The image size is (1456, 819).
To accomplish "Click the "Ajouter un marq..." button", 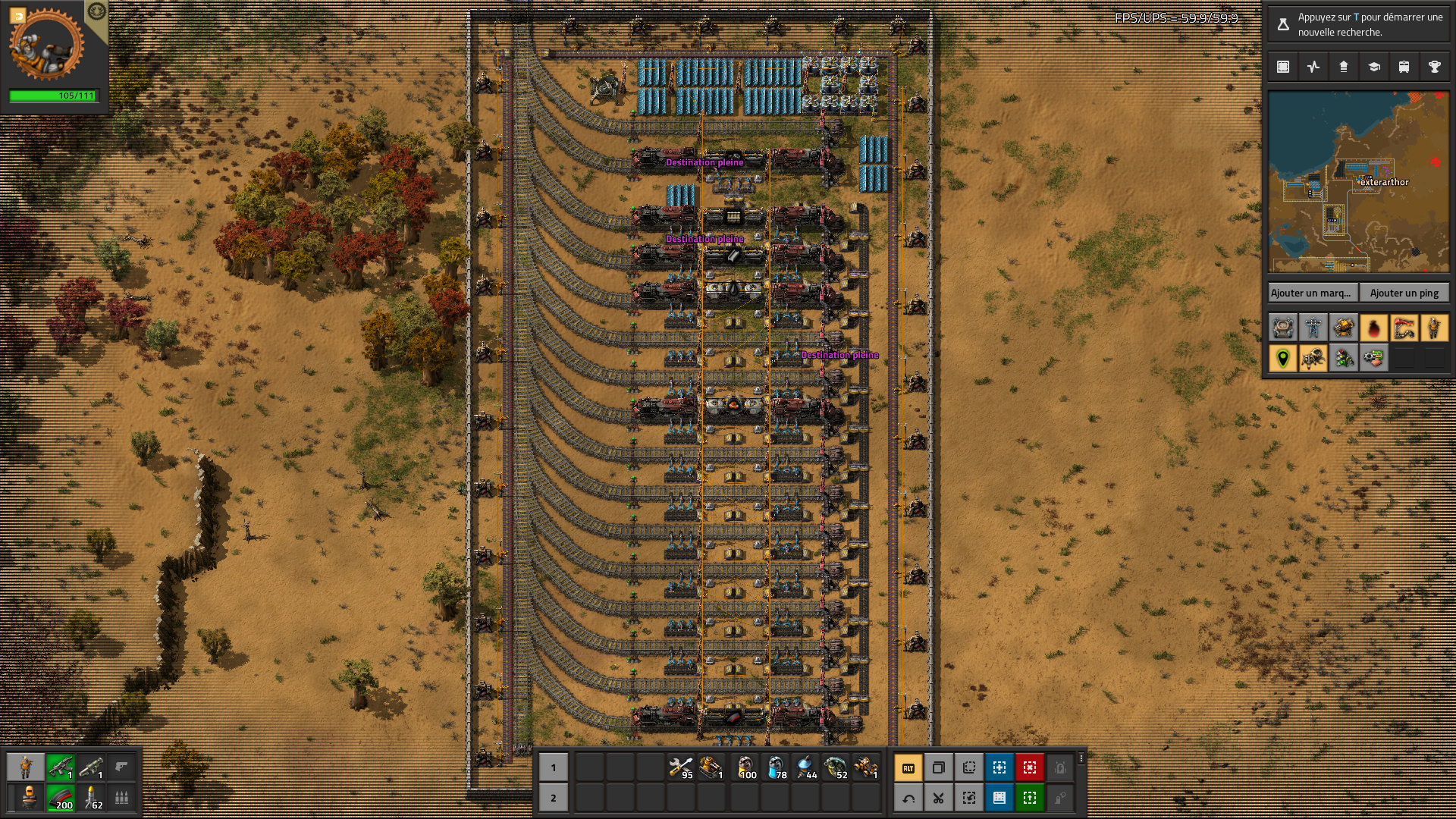I will tap(1311, 293).
